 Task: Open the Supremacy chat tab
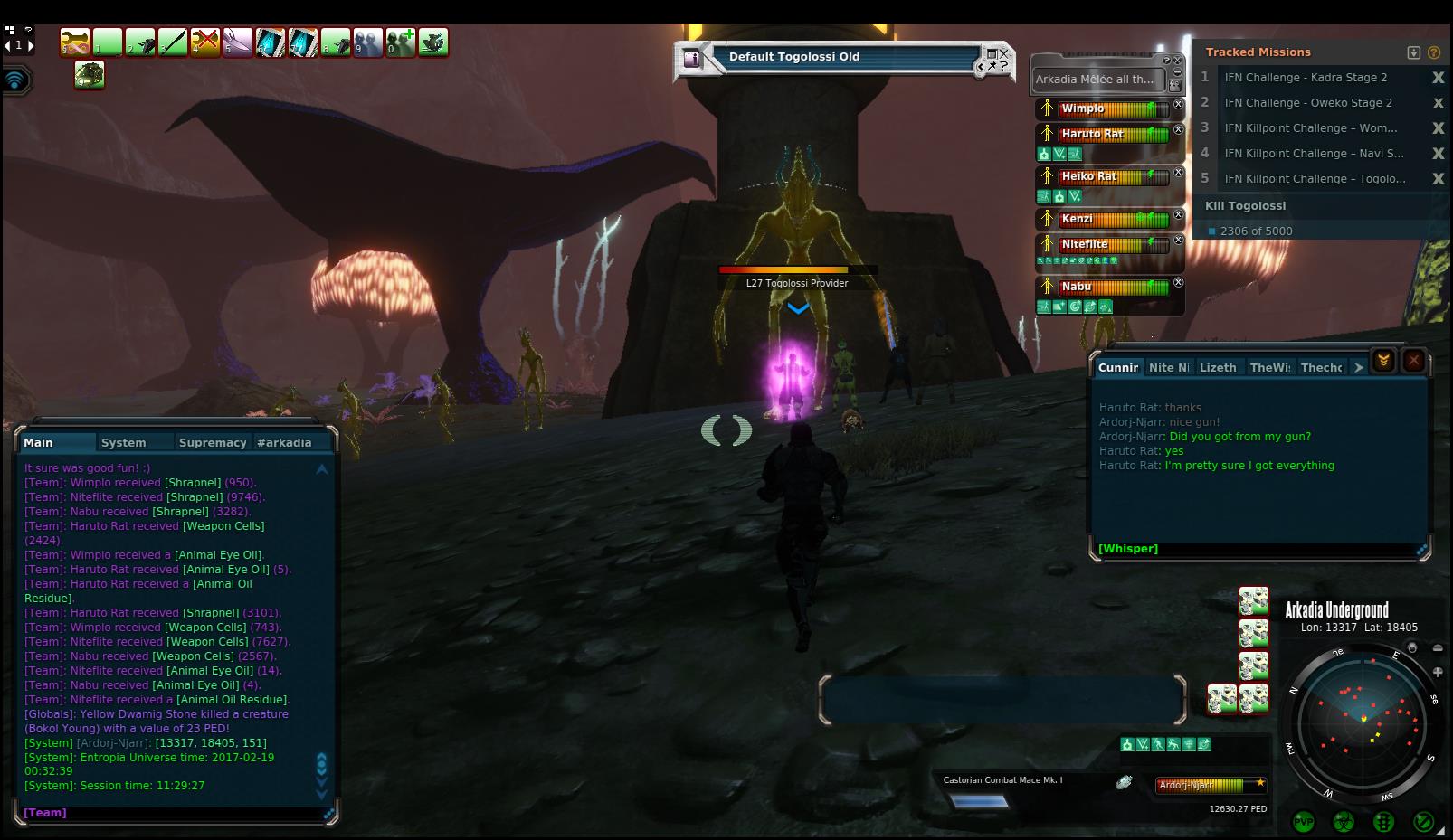pos(213,442)
